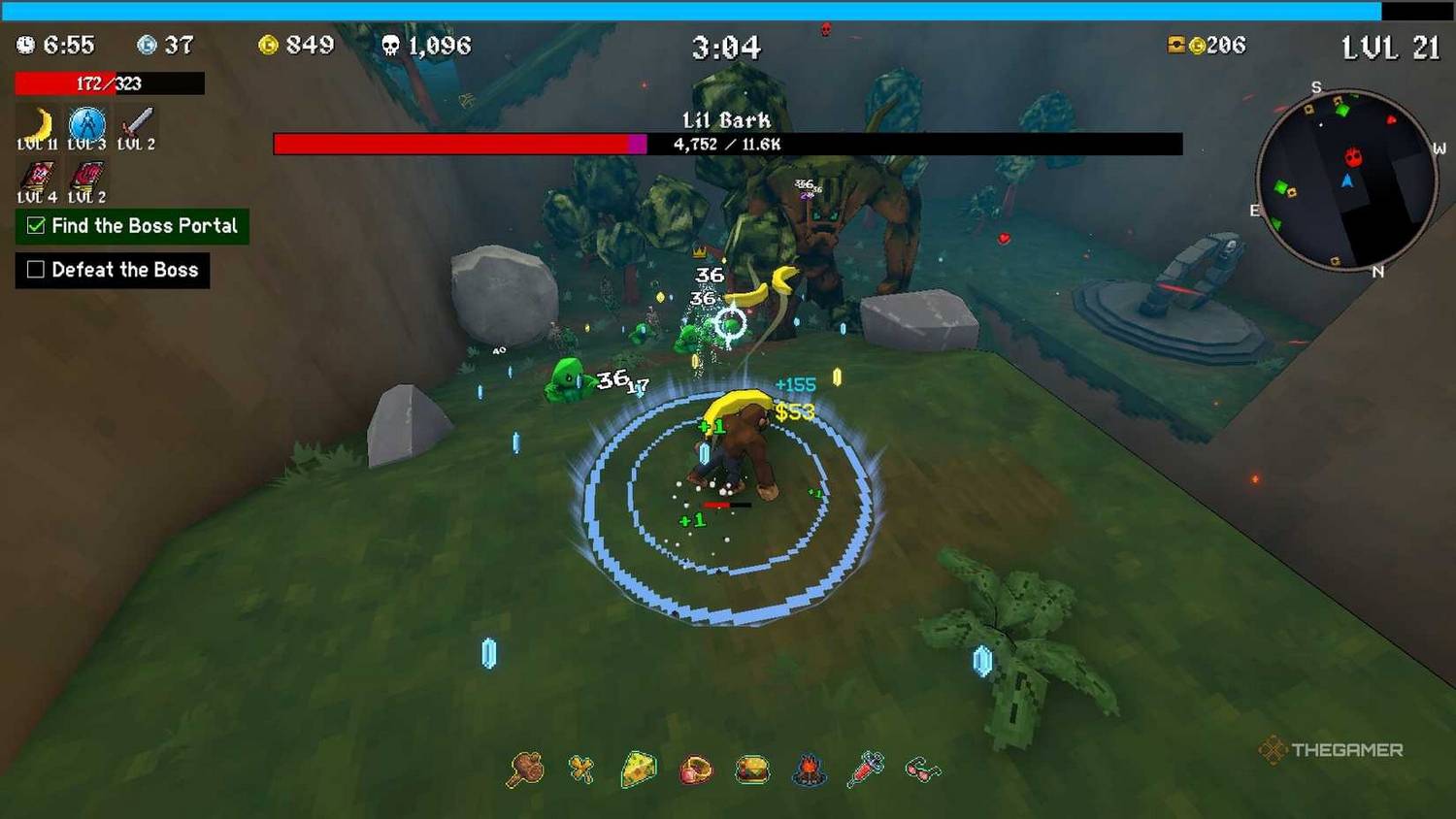Click the red boss skull marker on minimap

pyautogui.click(x=1353, y=157)
